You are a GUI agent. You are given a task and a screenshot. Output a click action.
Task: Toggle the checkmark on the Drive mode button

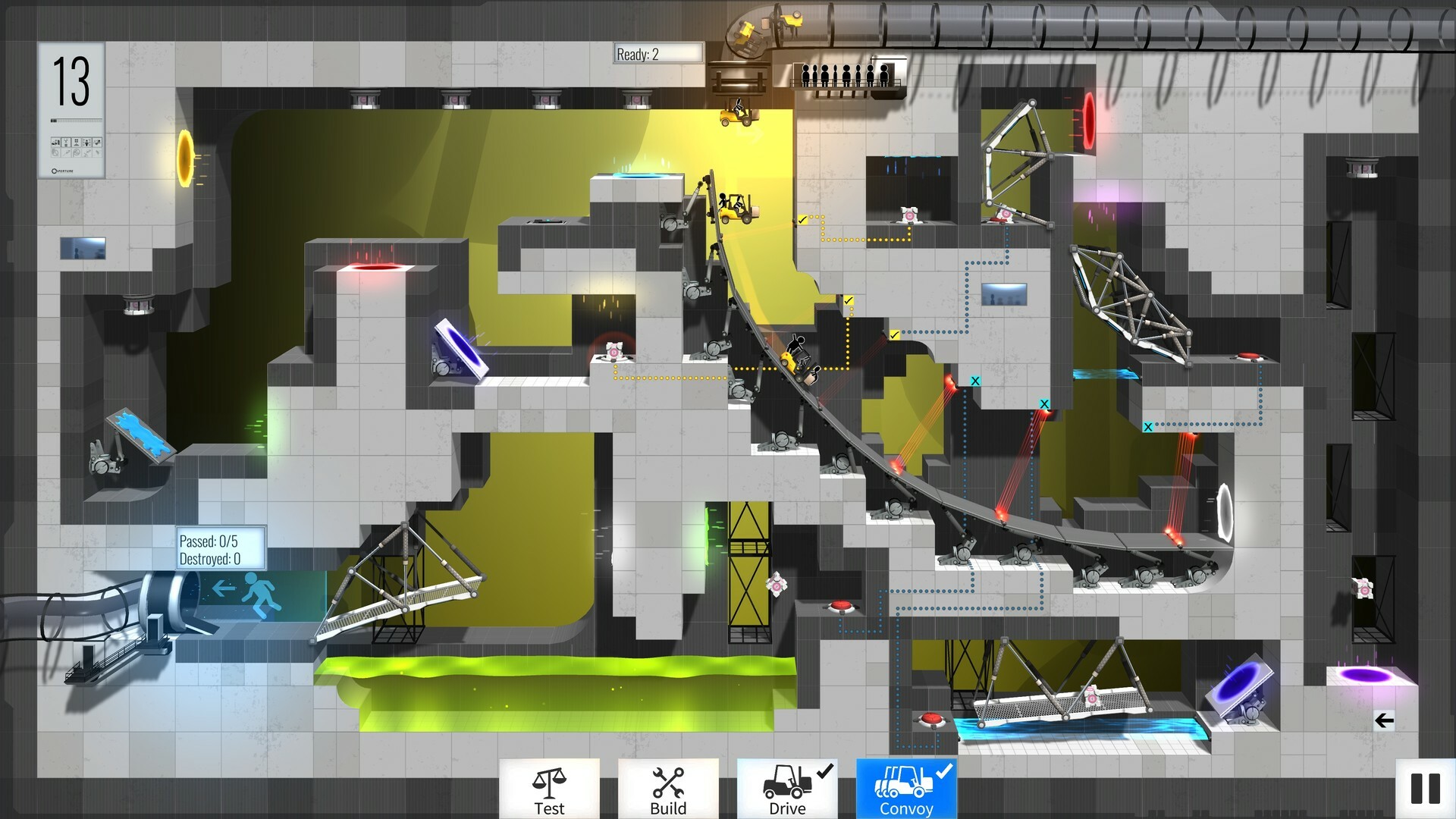tap(827, 772)
